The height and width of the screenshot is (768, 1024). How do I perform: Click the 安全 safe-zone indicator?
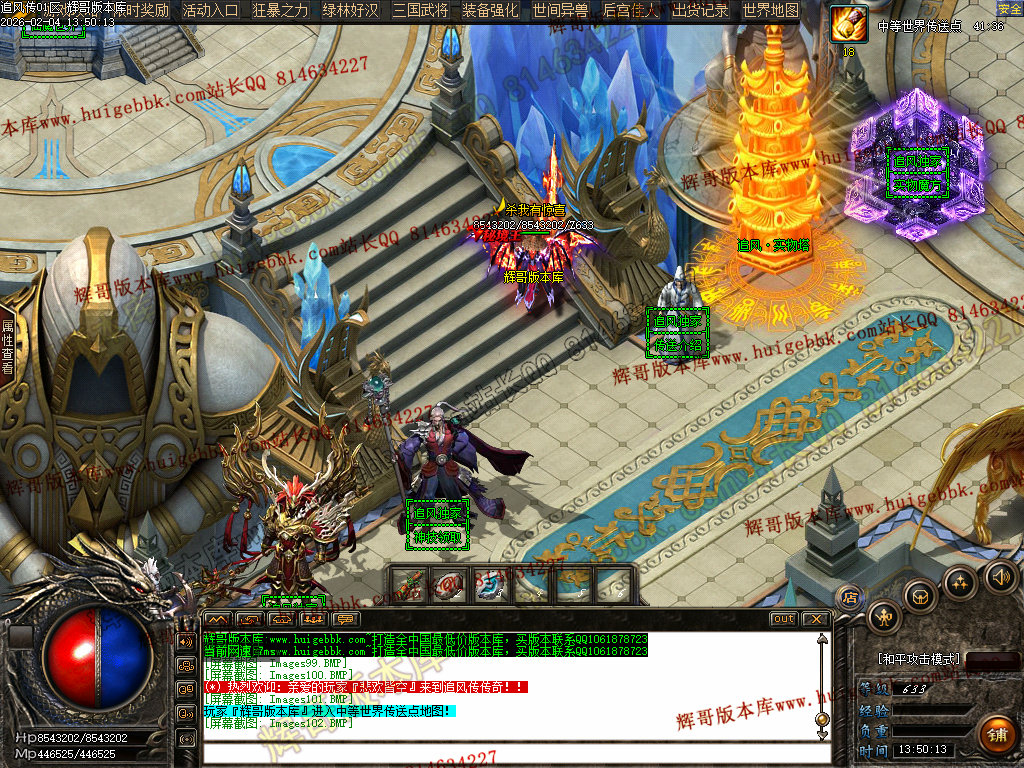[1009, 9]
